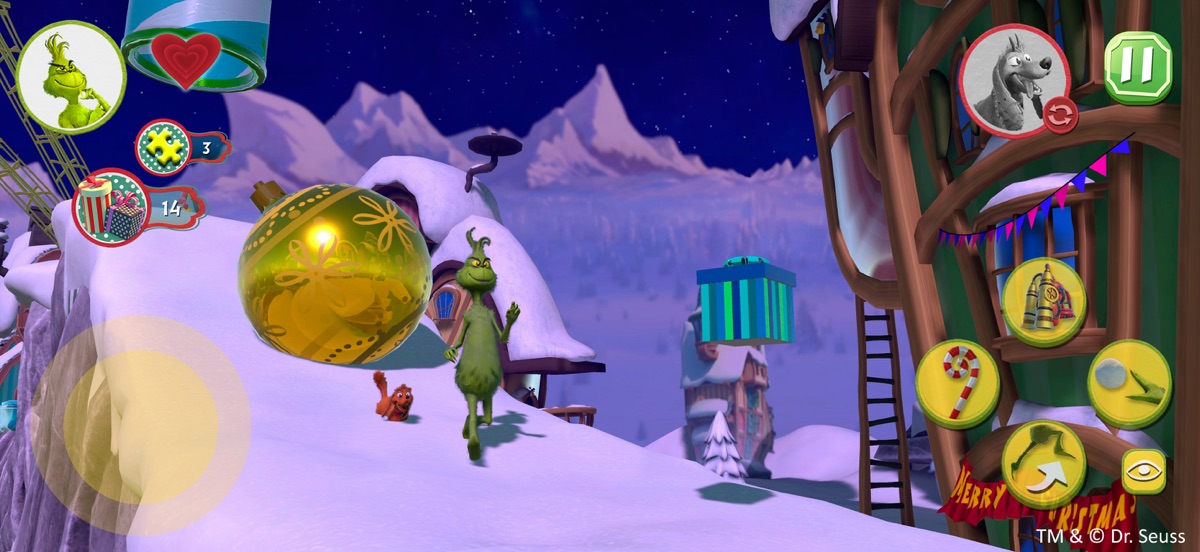This screenshot has height=552, width=1200.
Task: Tap the puzzle piece collectible icon
Action: 163,148
